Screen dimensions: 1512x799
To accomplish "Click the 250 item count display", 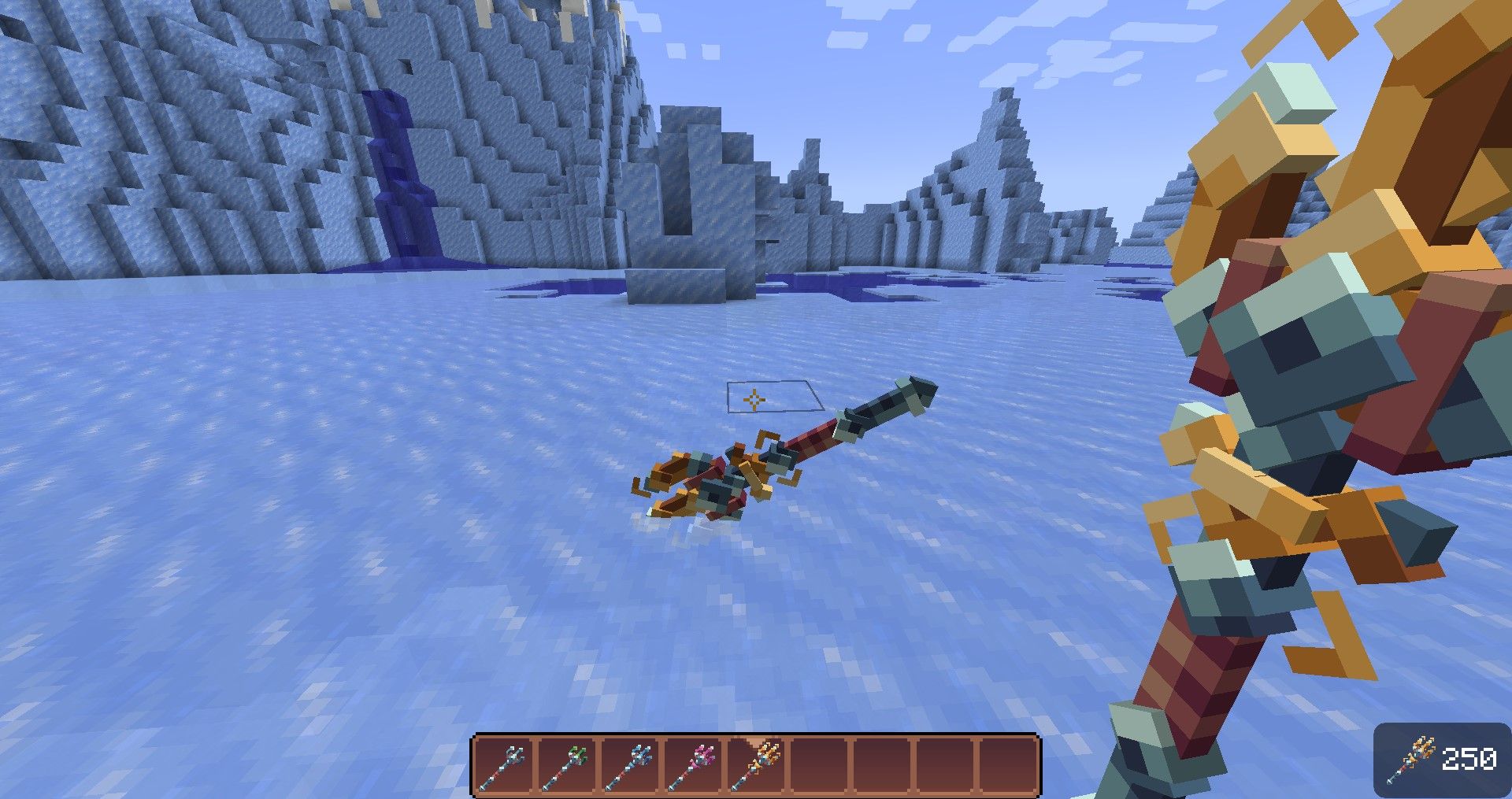I will click(1471, 757).
